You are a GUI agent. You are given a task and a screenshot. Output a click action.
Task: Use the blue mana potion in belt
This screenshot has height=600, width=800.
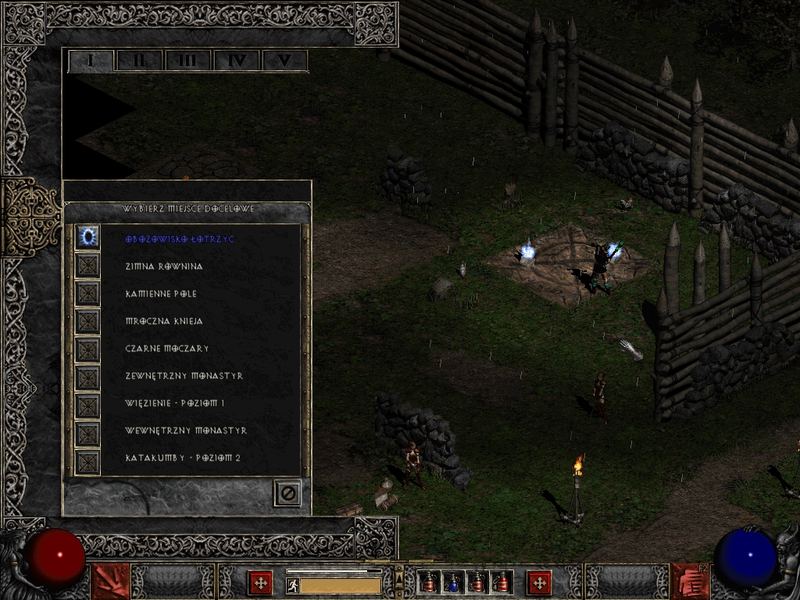[452, 582]
